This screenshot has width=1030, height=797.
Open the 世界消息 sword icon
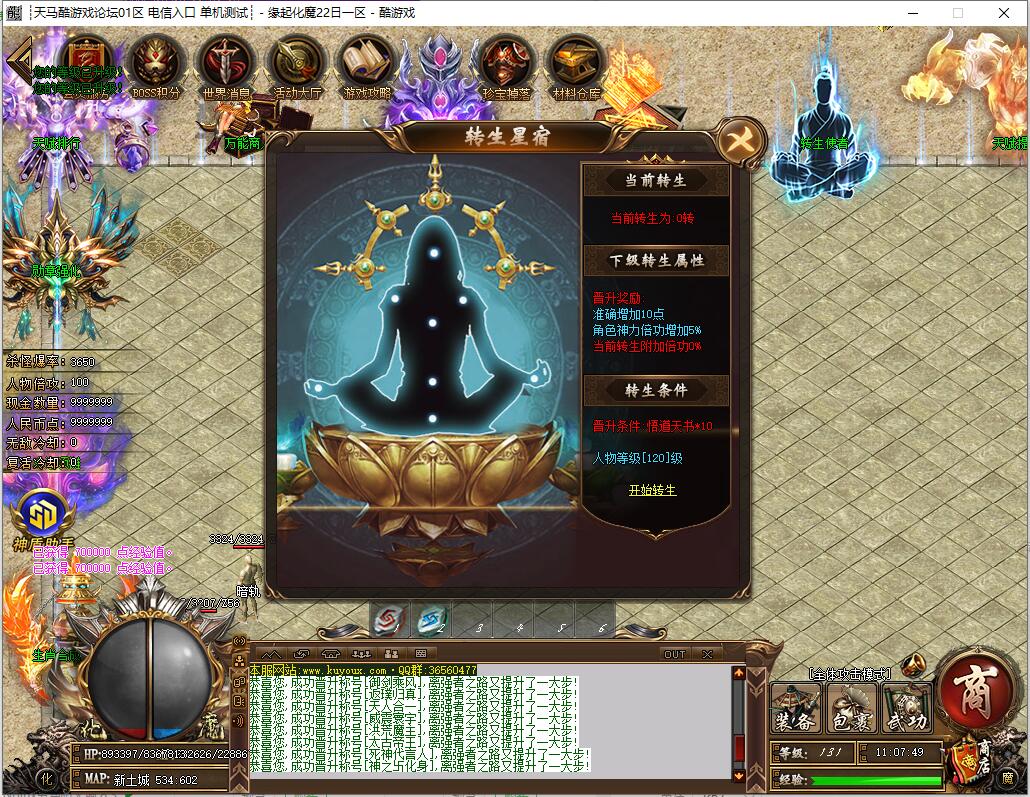point(226,64)
